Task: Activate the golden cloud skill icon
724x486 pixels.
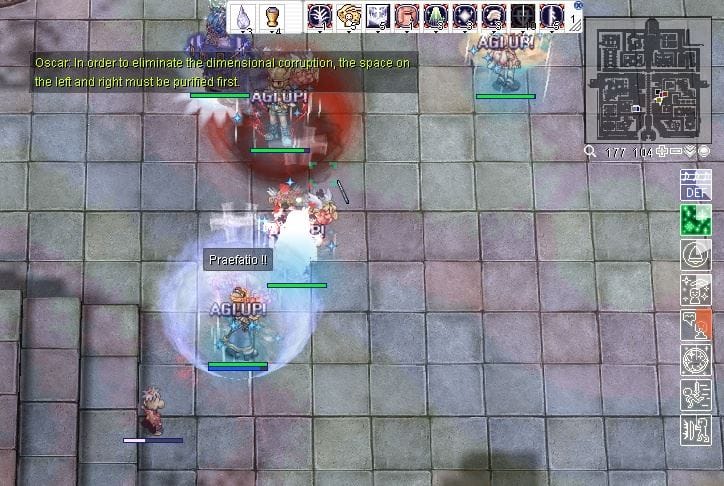Action: tap(349, 16)
